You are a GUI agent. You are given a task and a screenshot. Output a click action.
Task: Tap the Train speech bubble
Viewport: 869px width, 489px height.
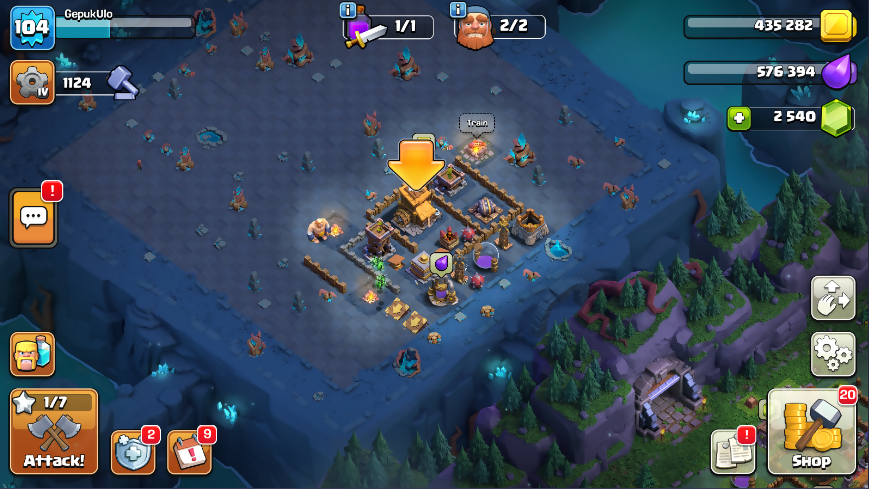coord(477,124)
